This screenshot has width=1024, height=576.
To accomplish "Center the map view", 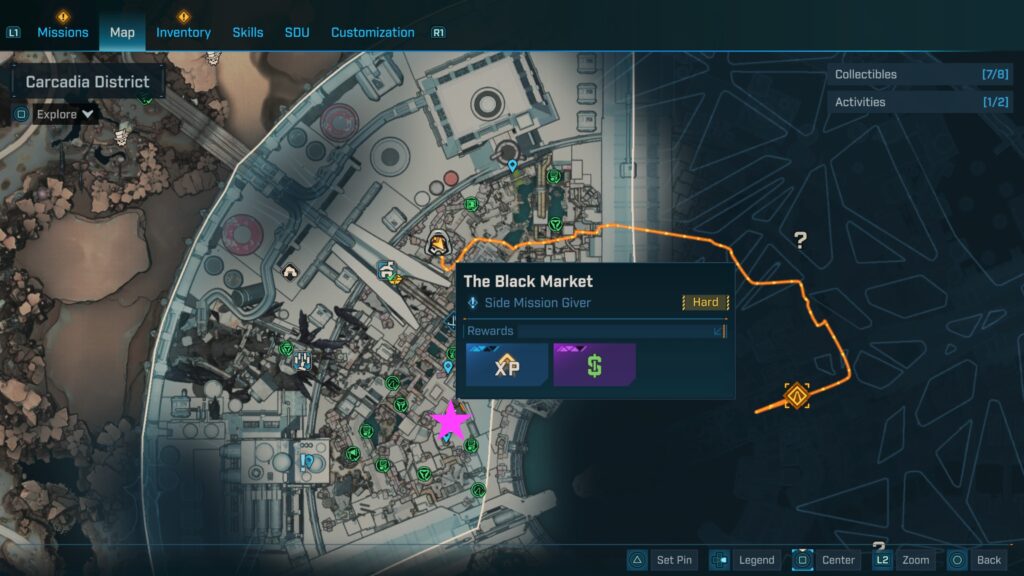I will [826, 560].
